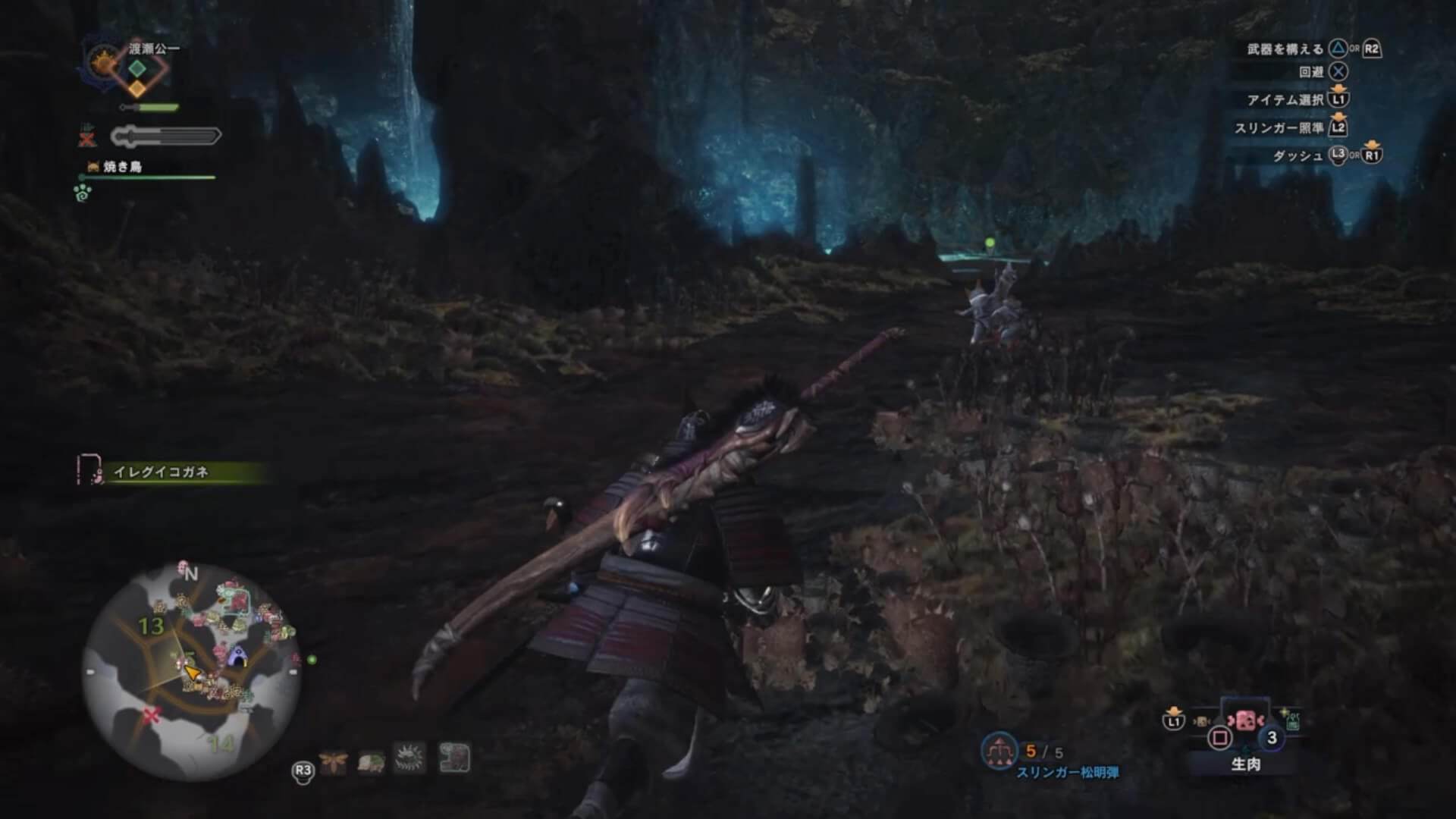The width and height of the screenshot is (1456, 819).
Task: Select the slinger torch pod ammo icon
Action: (x=999, y=751)
